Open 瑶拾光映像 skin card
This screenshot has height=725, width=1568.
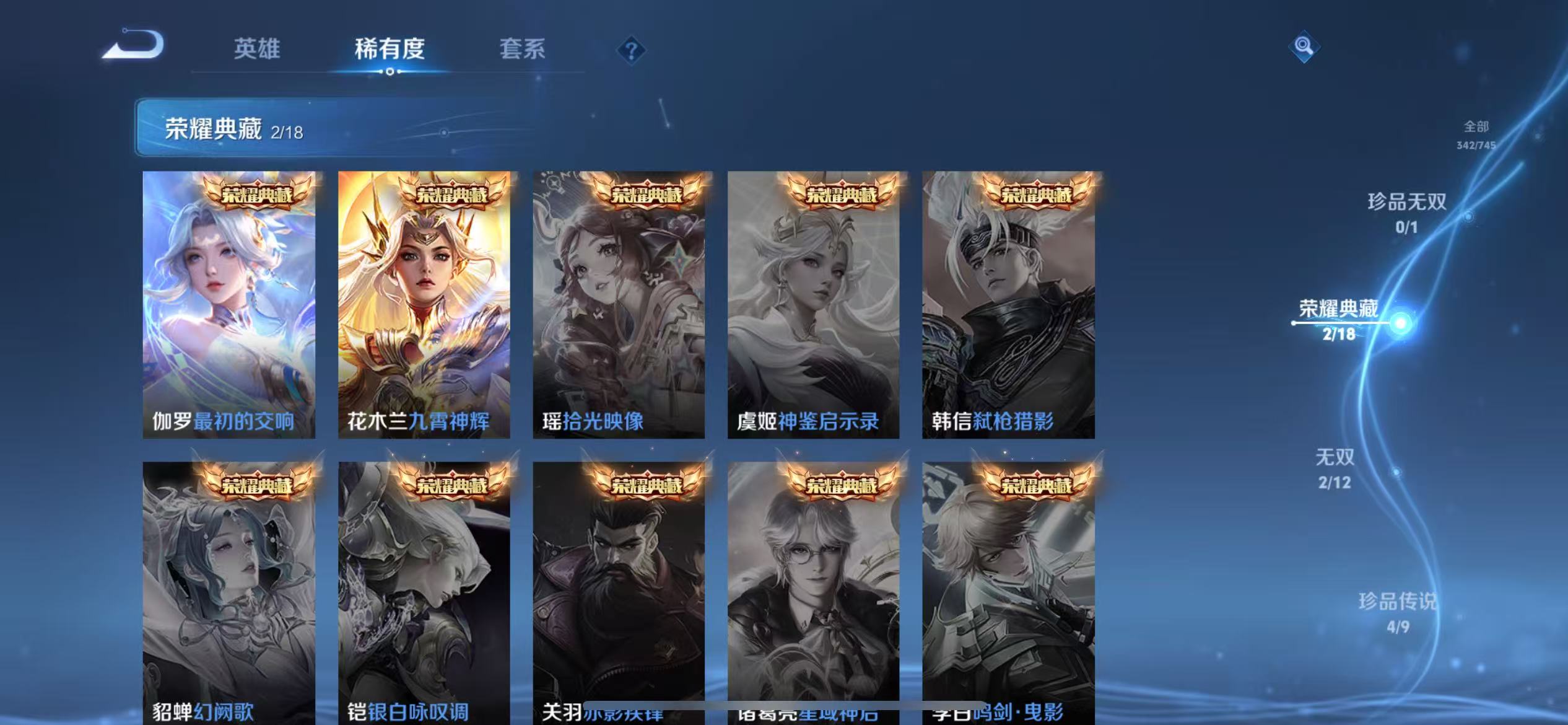(x=621, y=304)
